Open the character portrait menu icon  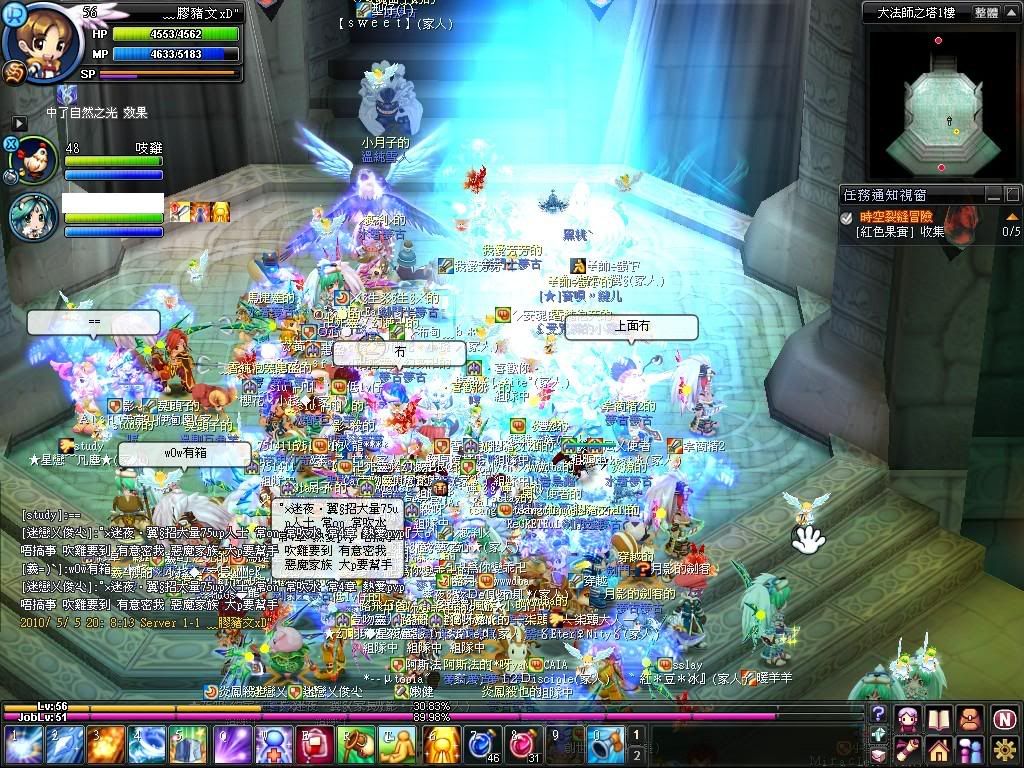(908, 718)
